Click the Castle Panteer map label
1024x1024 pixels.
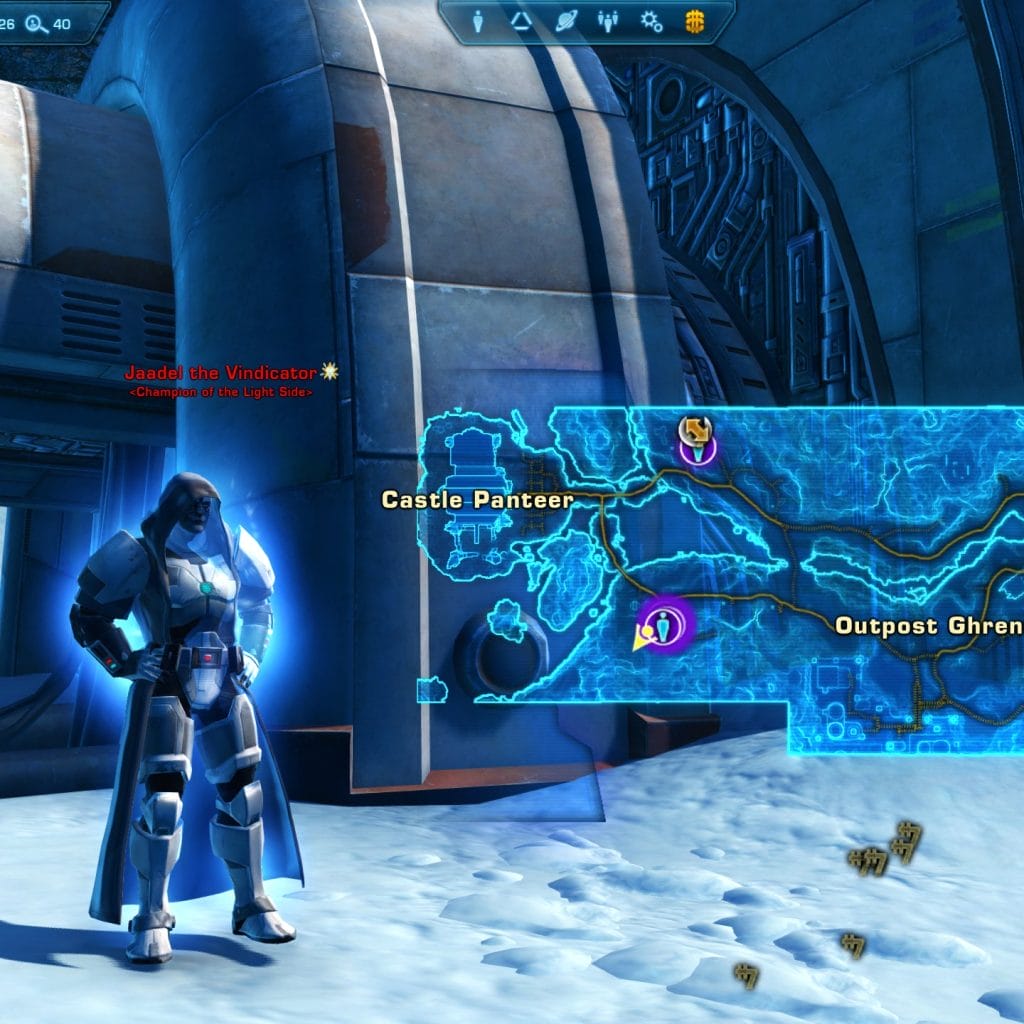click(x=477, y=499)
